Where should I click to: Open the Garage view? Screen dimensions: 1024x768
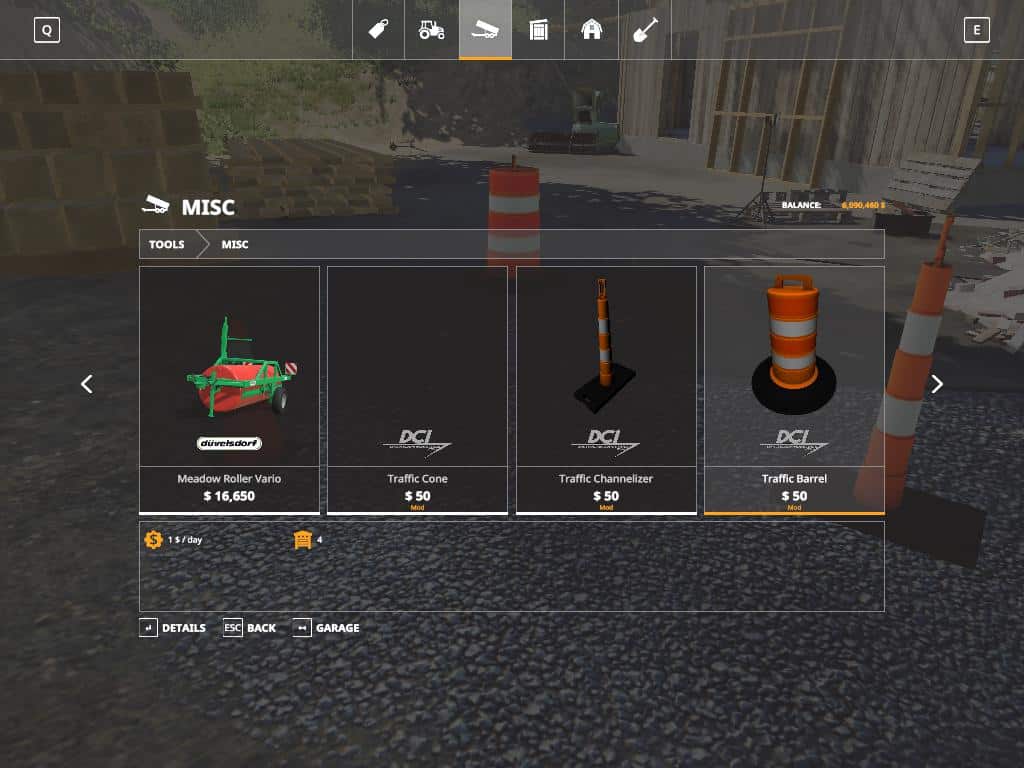click(x=326, y=628)
